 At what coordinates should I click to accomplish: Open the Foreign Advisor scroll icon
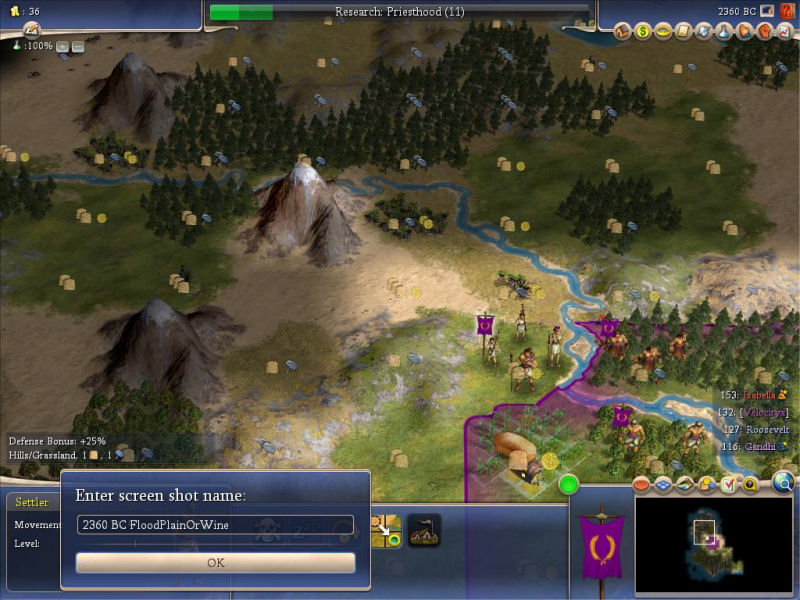684,32
